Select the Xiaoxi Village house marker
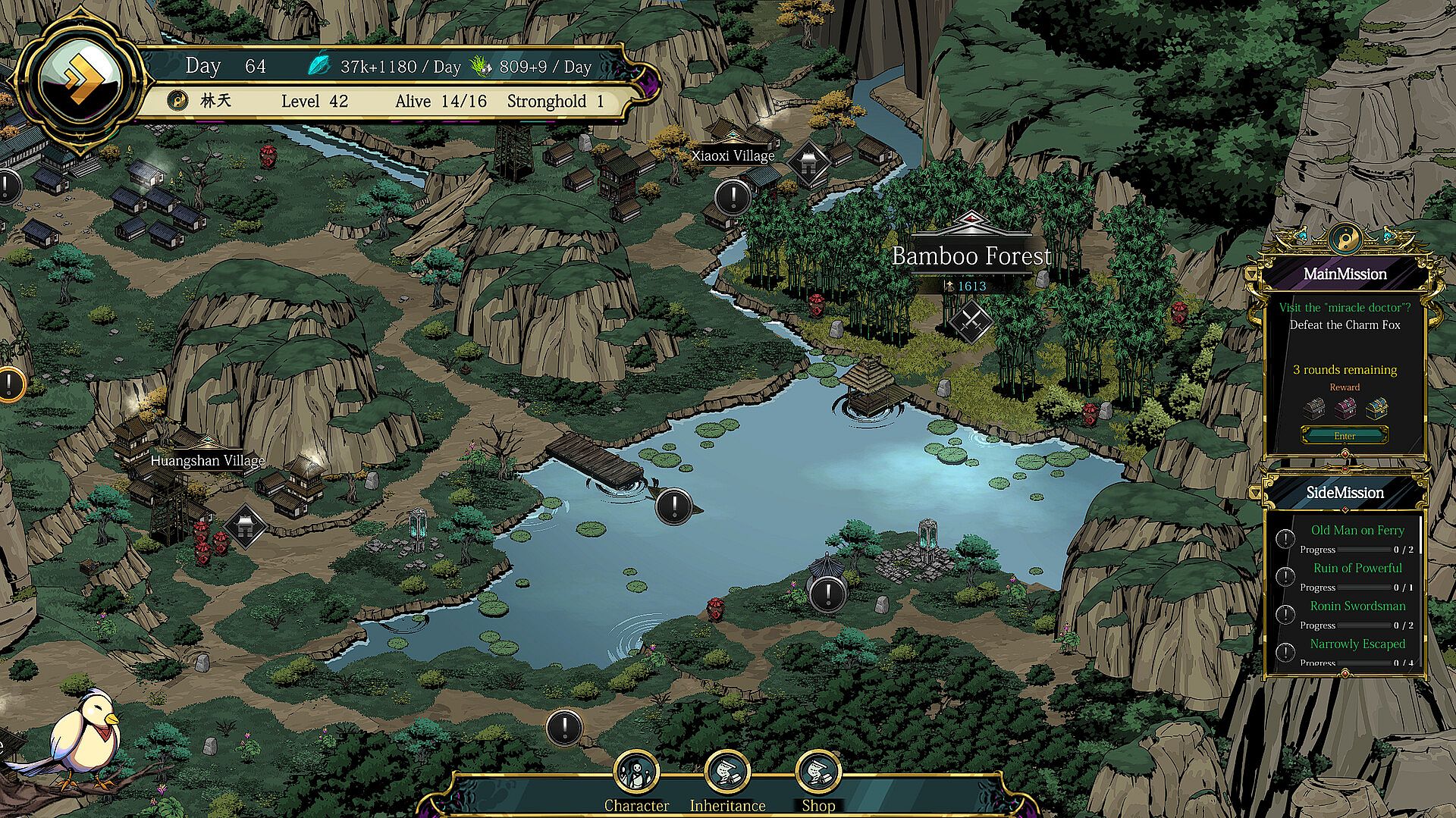 (808, 163)
